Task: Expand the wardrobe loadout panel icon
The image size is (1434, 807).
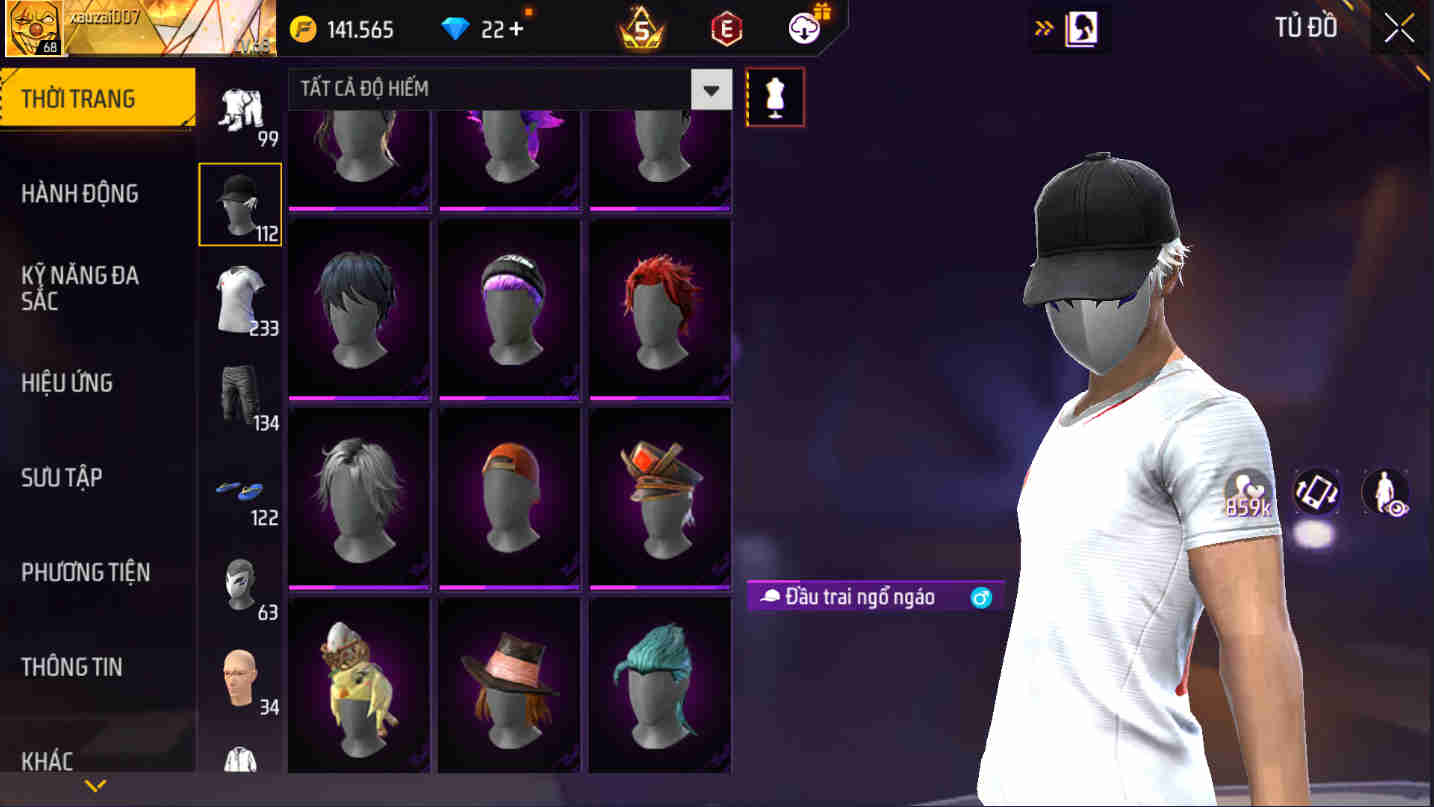Action: [x=1080, y=28]
